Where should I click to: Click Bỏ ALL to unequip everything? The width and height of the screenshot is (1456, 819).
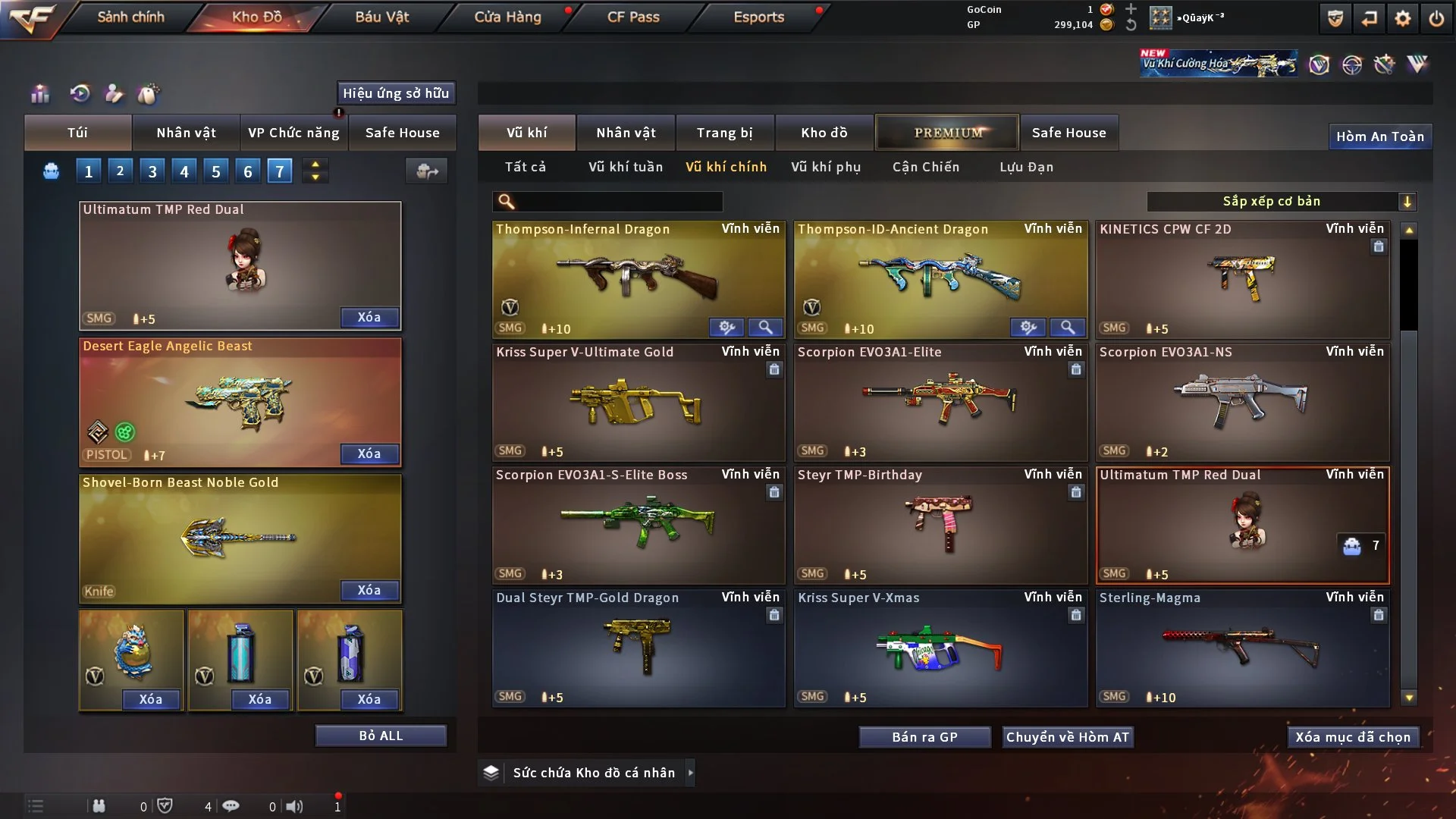pyautogui.click(x=381, y=736)
